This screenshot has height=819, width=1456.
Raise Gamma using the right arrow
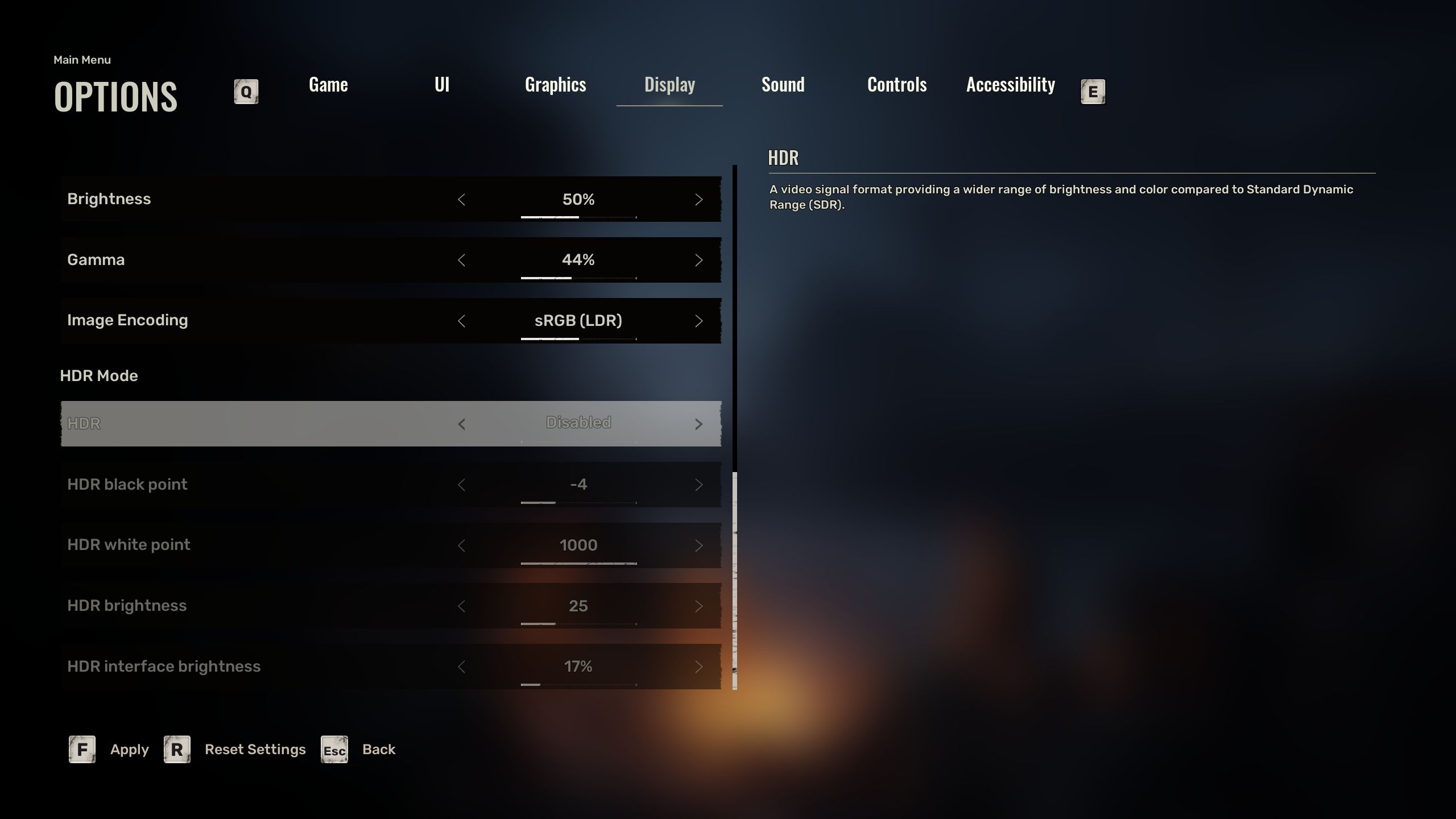click(698, 260)
